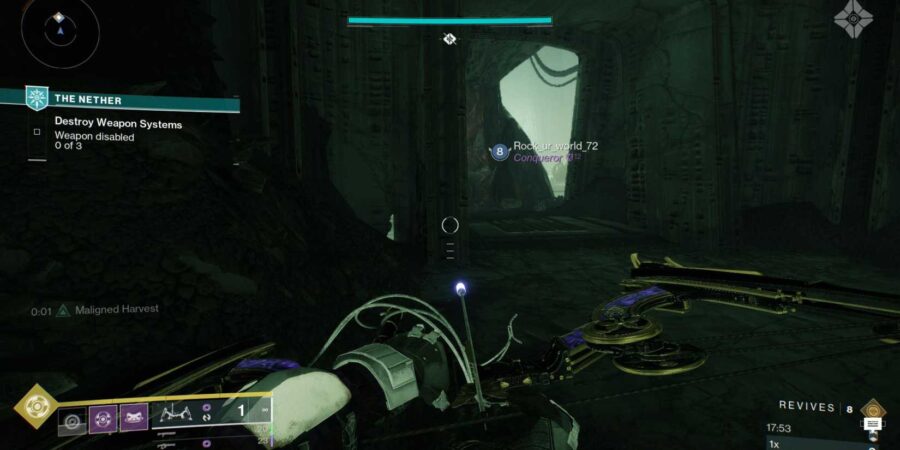Select the grey grenade ability icon

point(72,419)
